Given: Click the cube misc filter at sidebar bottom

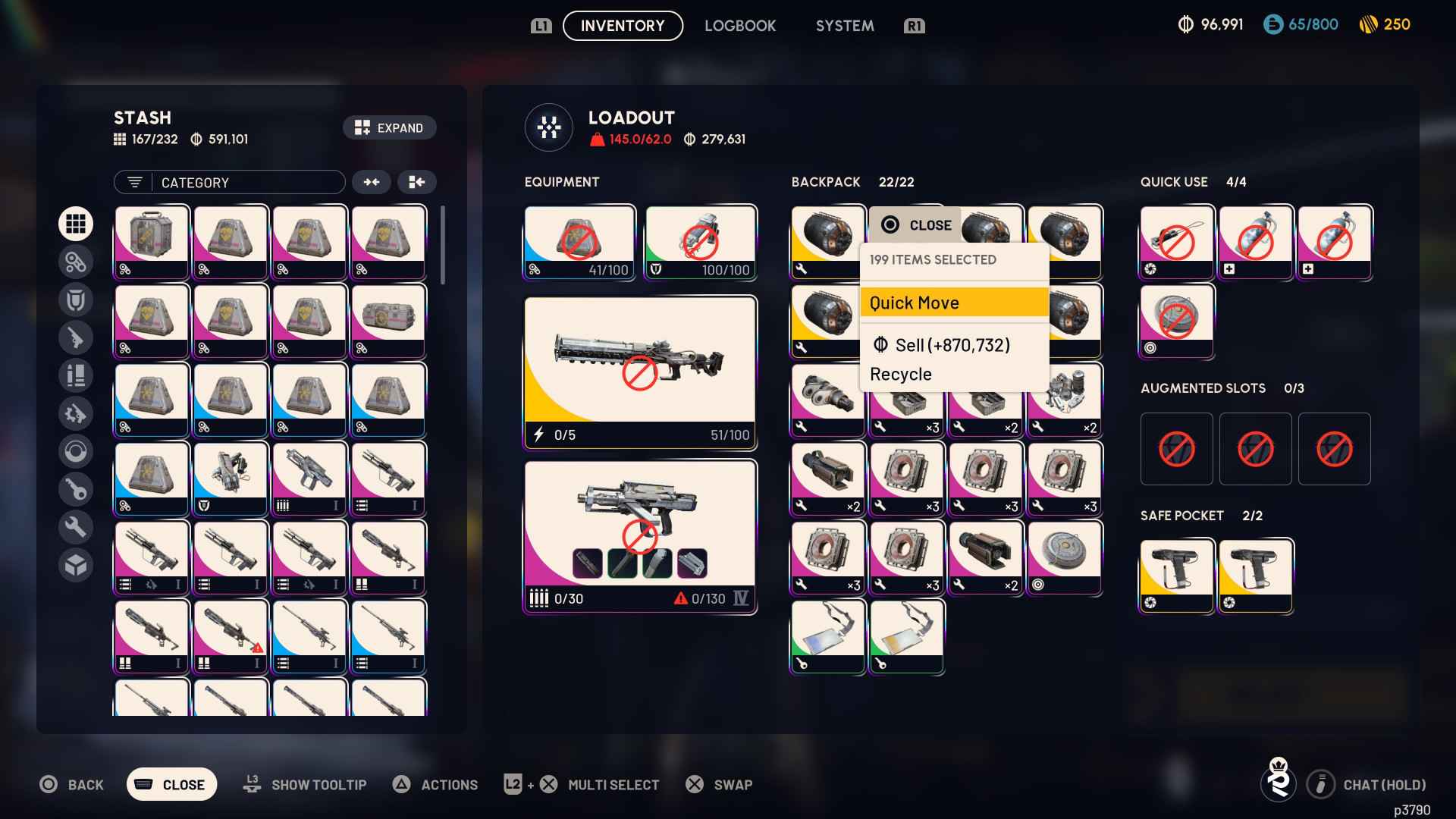Looking at the screenshot, I should 76,565.
